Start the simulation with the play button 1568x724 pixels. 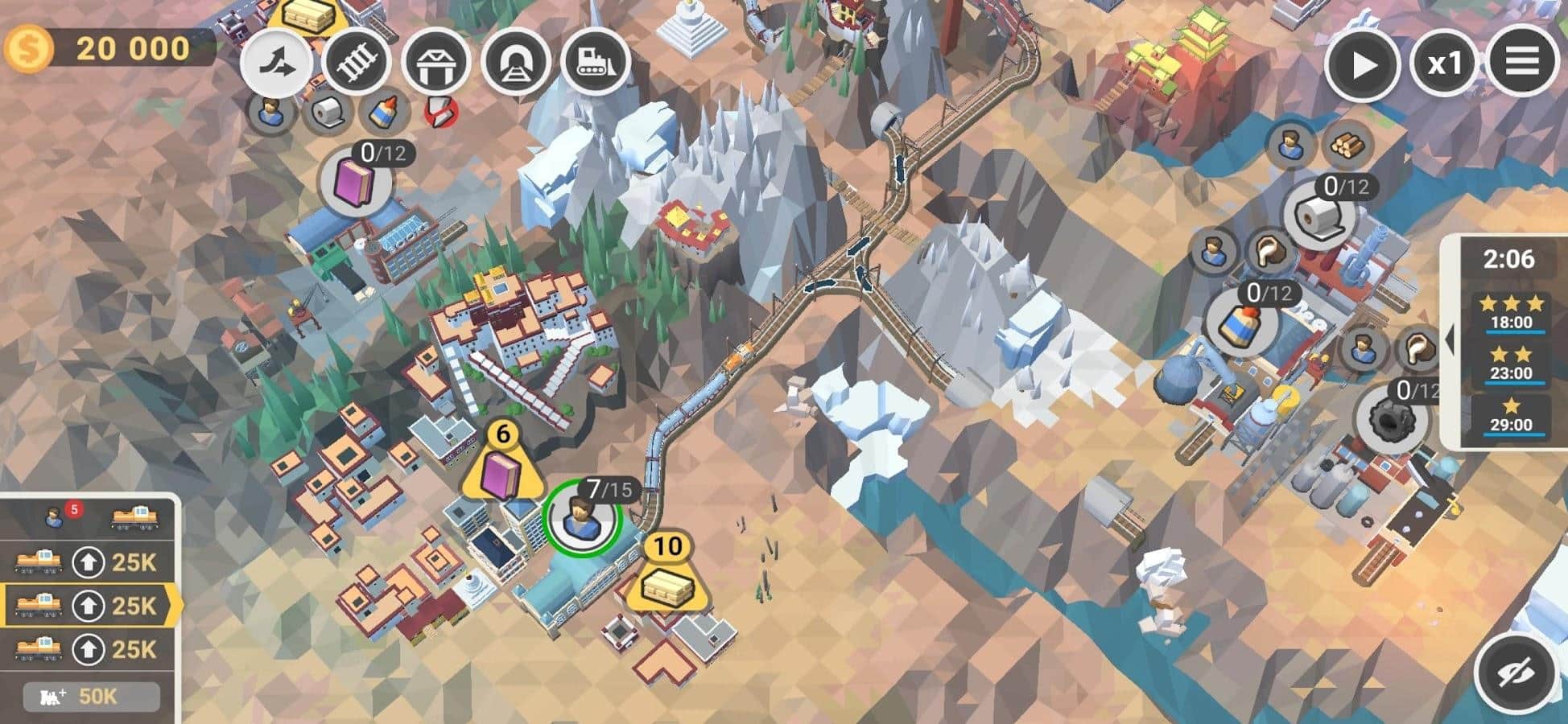pos(1363,64)
